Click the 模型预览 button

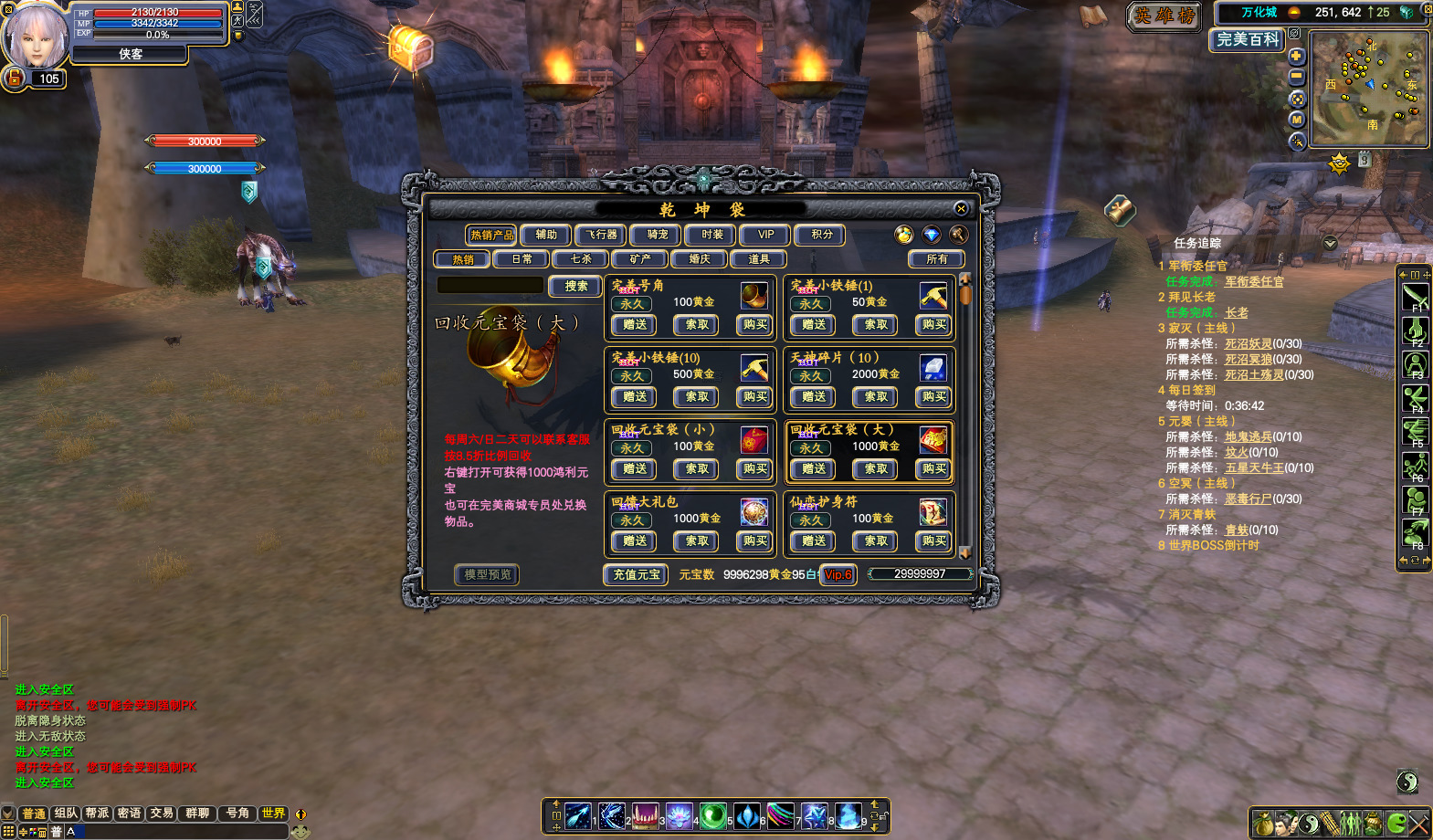(488, 575)
